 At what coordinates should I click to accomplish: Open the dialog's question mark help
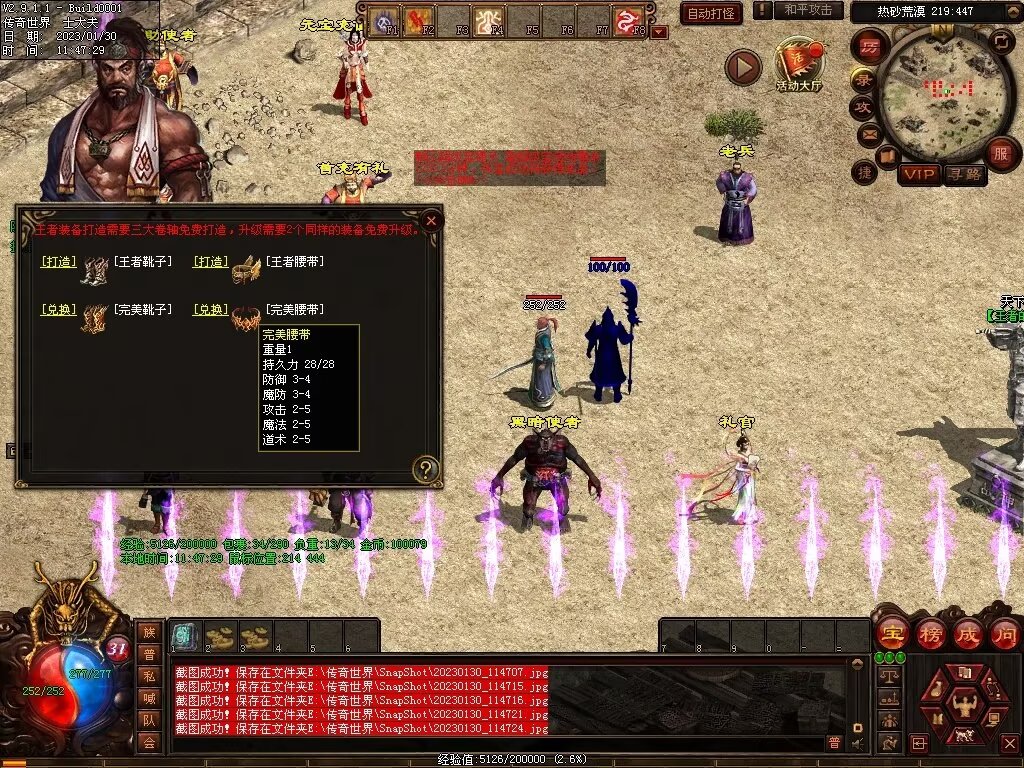[x=426, y=469]
